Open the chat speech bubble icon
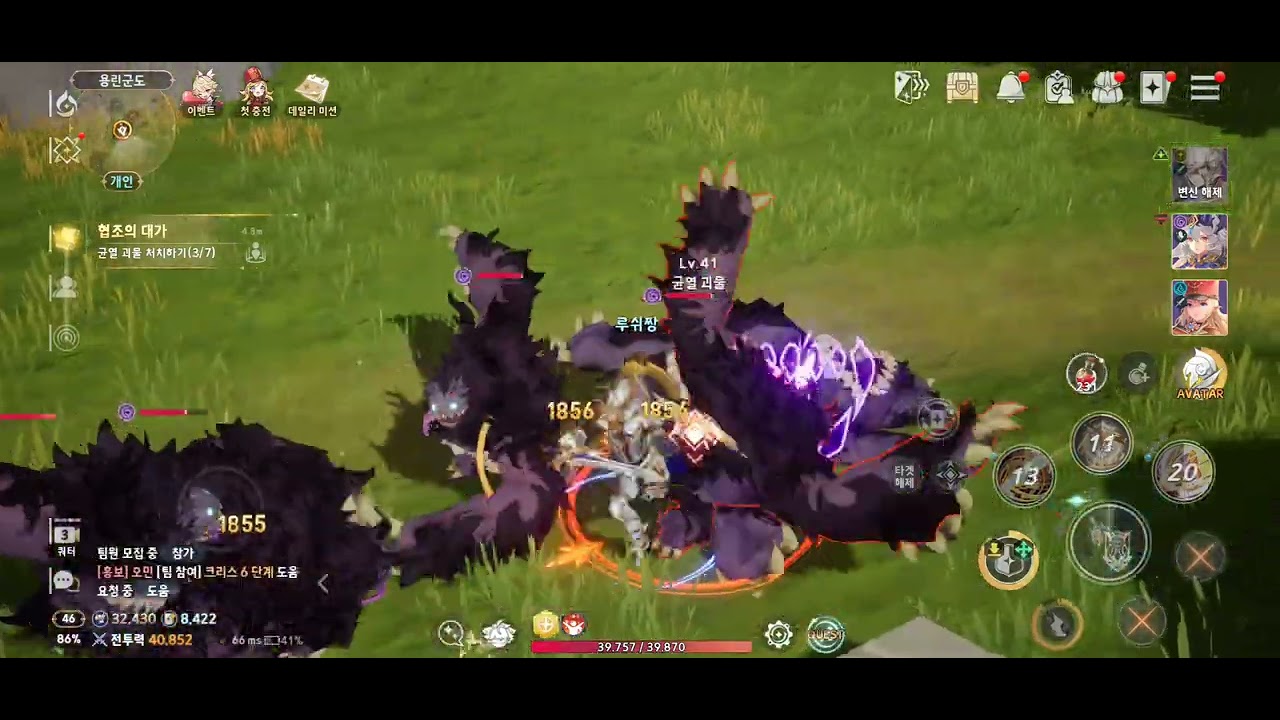Screen dimensions: 1280x720 point(65,581)
